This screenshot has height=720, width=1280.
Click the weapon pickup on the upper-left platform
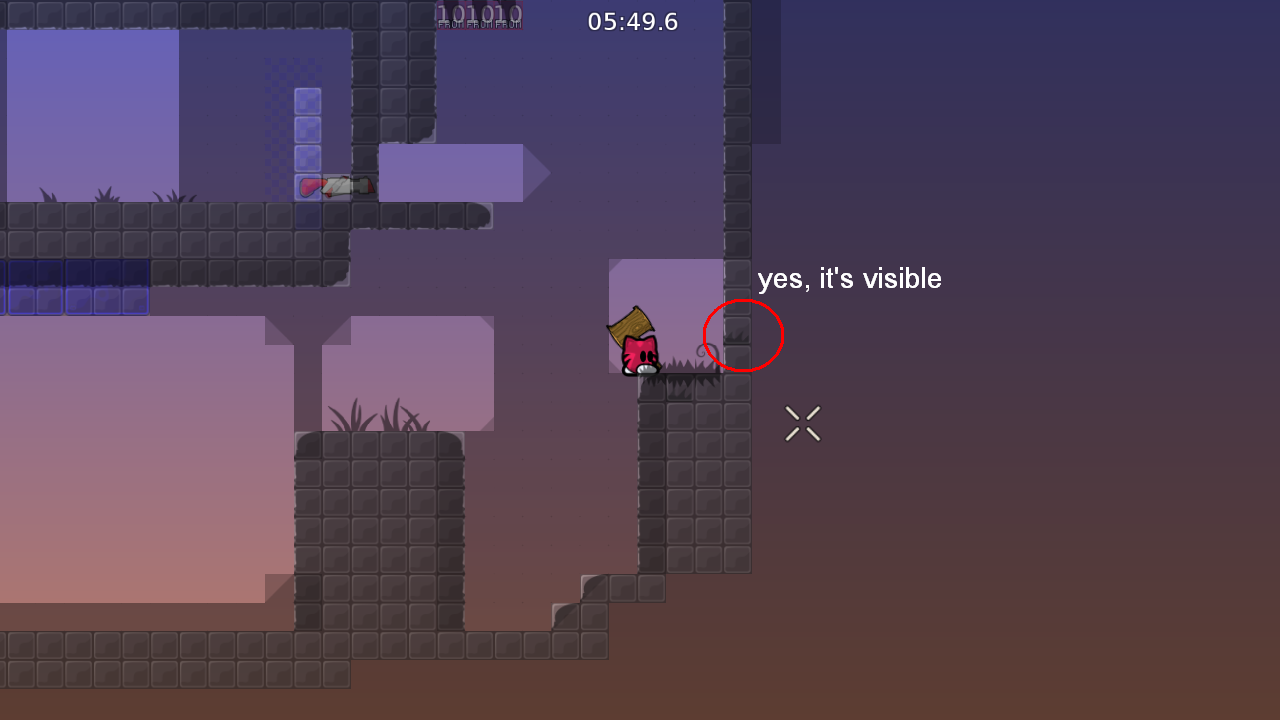tap(335, 183)
